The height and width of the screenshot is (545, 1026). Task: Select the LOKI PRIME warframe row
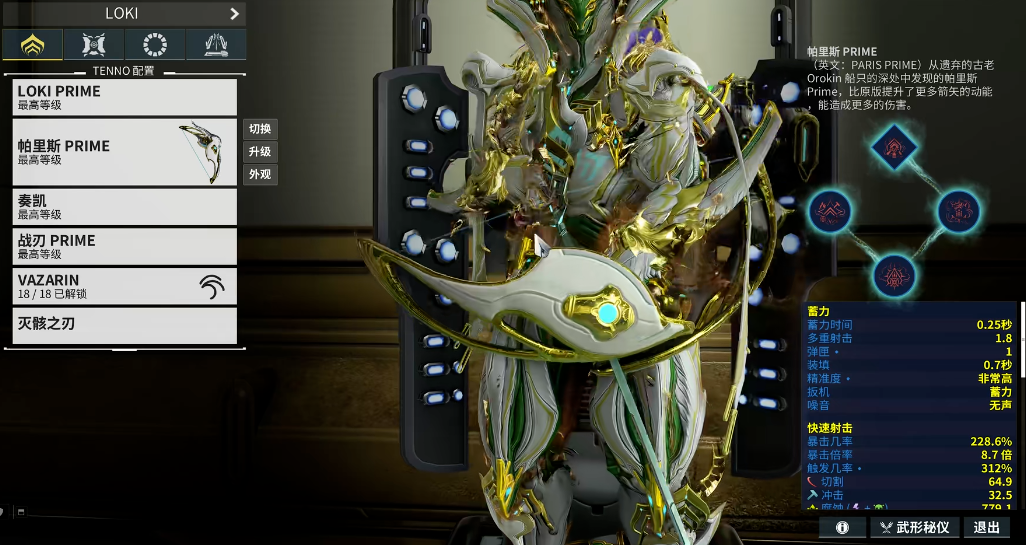point(125,97)
